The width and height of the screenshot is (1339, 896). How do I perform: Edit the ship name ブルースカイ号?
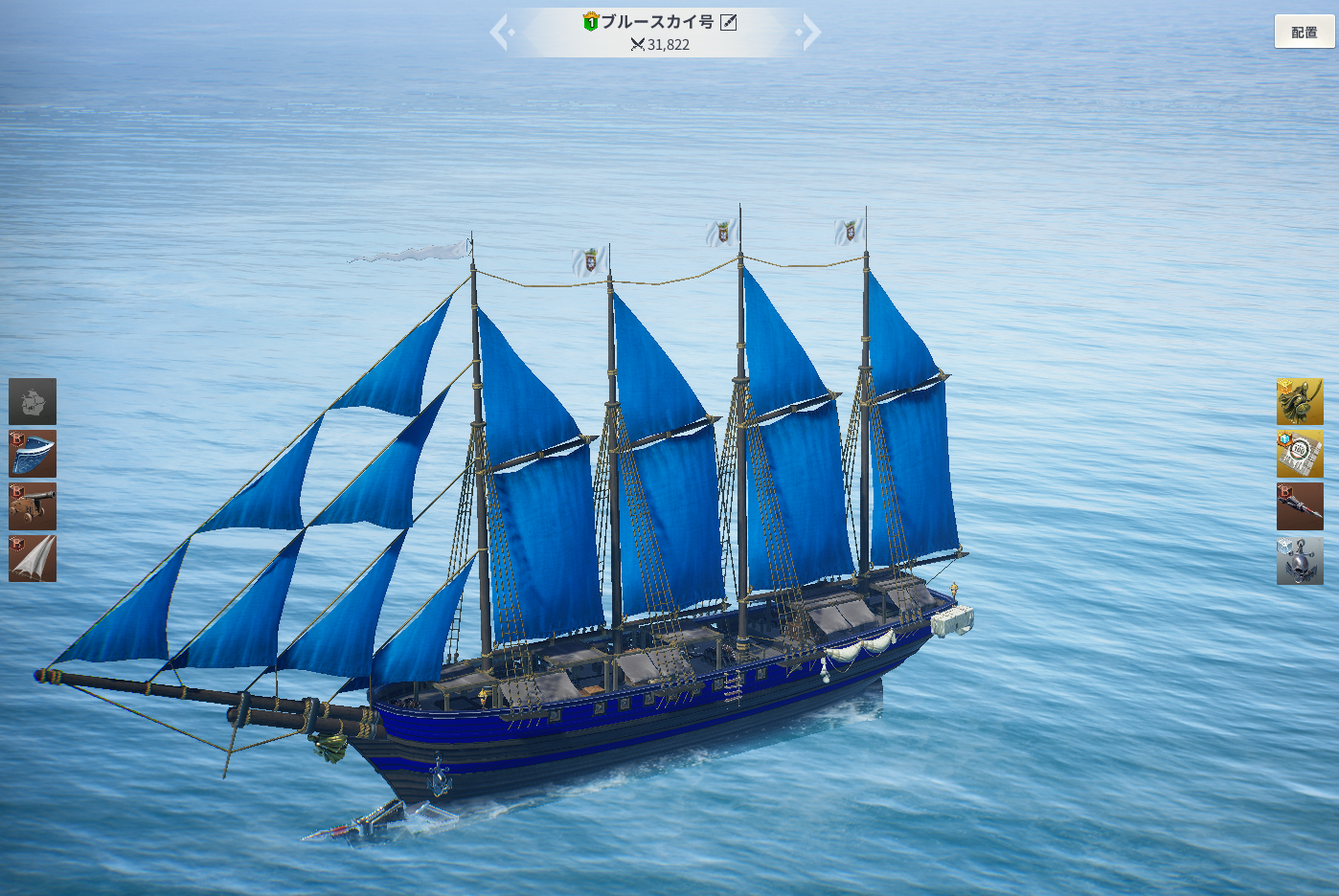[729, 22]
